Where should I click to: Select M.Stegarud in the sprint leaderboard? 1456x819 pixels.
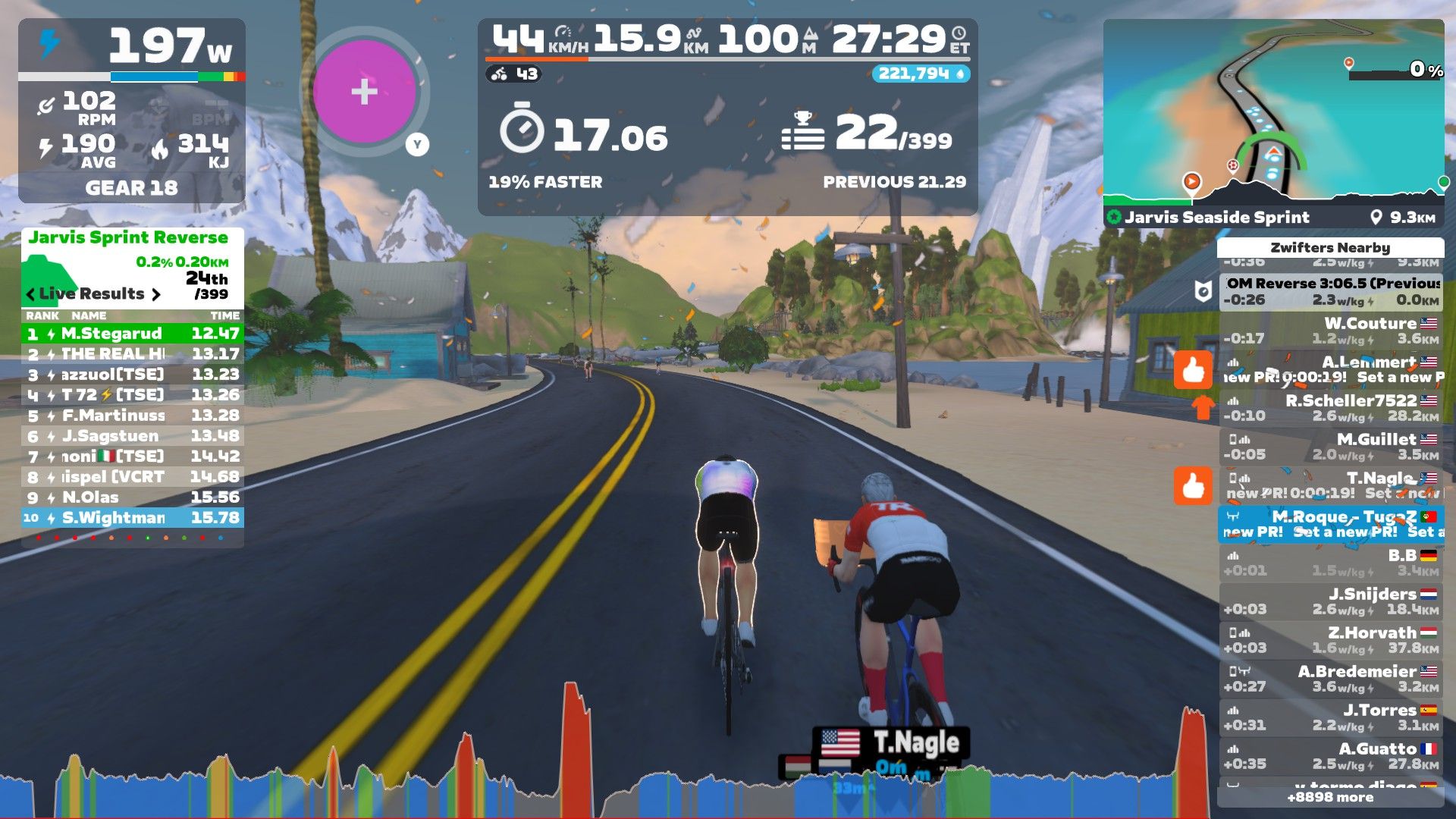coord(132,334)
